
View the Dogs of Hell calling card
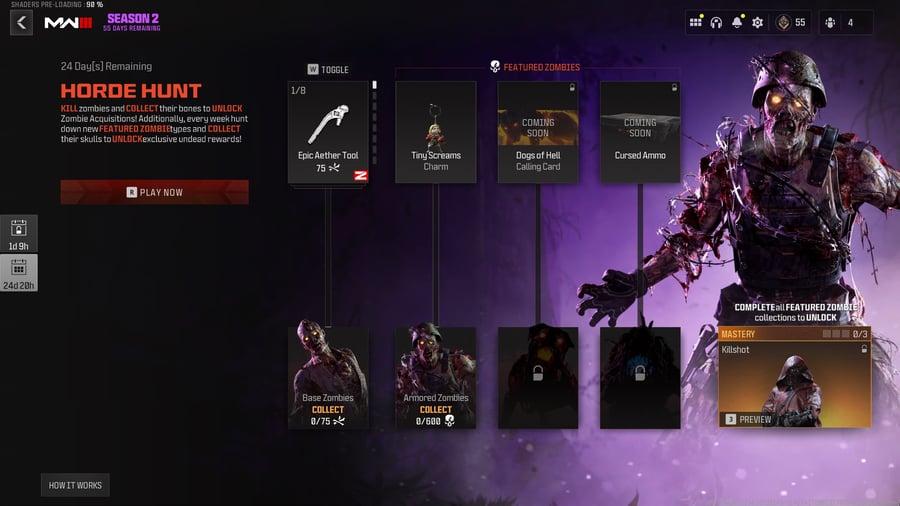tap(538, 132)
